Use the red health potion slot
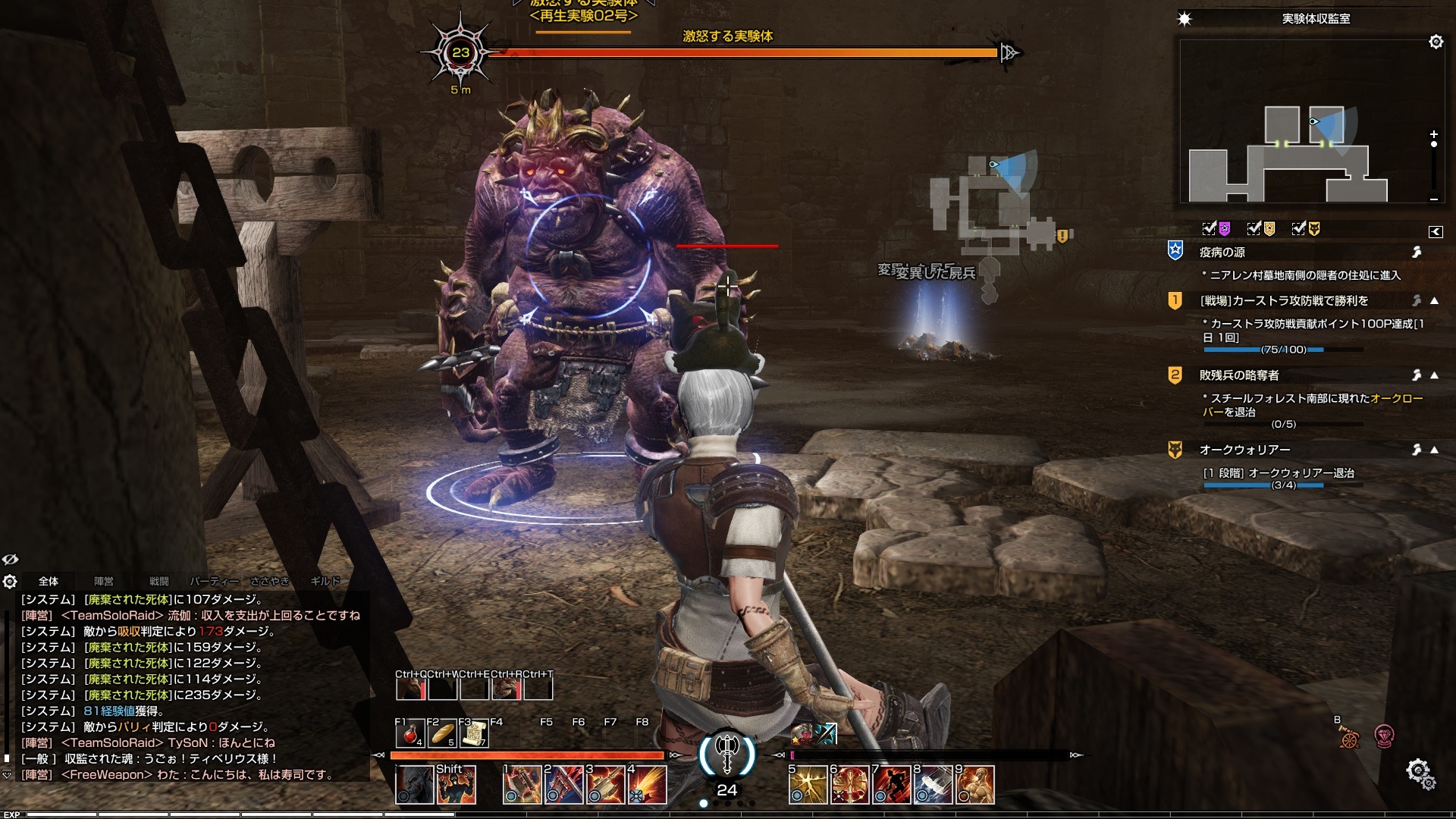This screenshot has width=1456, height=819. pyautogui.click(x=410, y=734)
